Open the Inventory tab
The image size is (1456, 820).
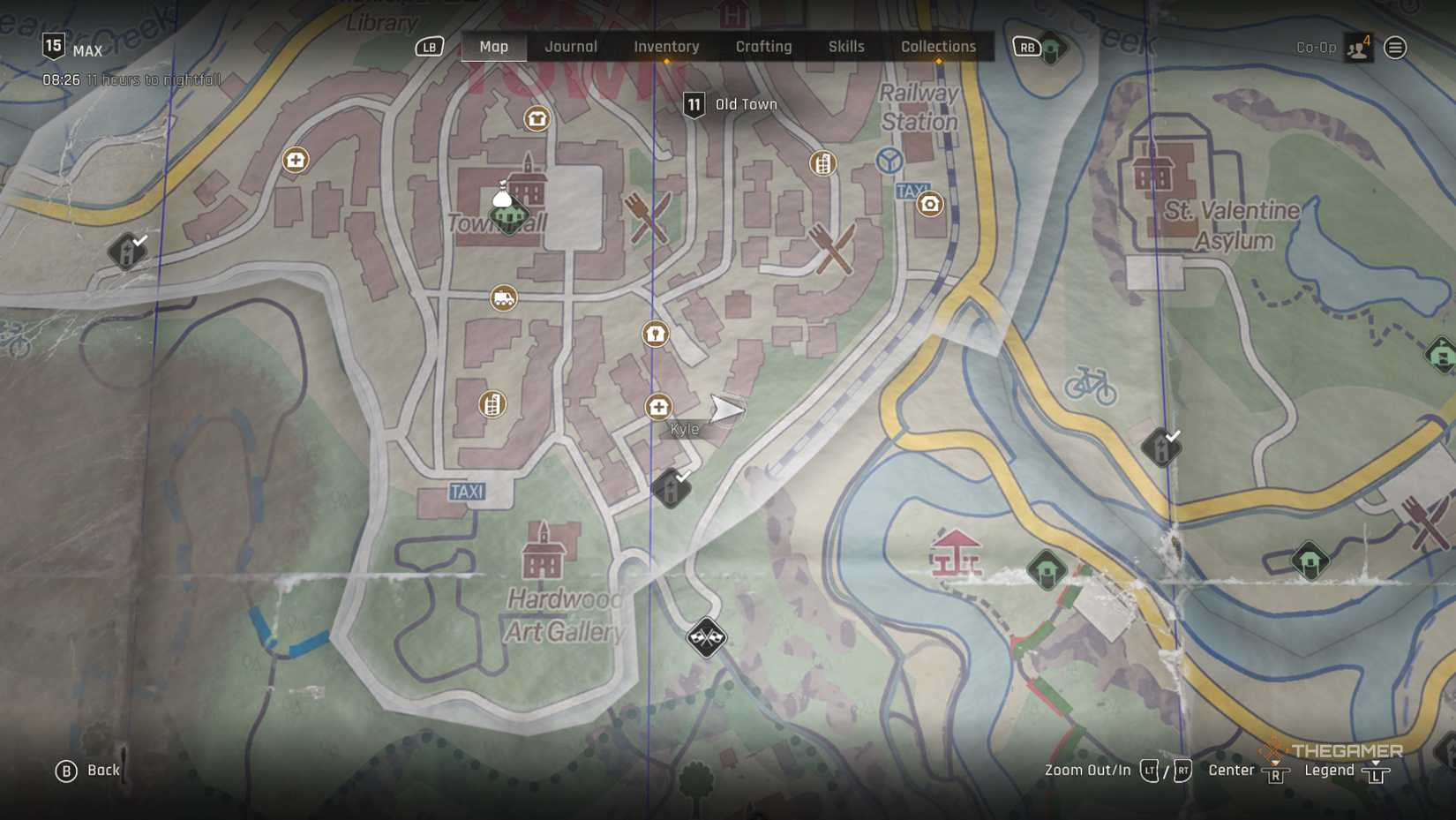pos(666,47)
